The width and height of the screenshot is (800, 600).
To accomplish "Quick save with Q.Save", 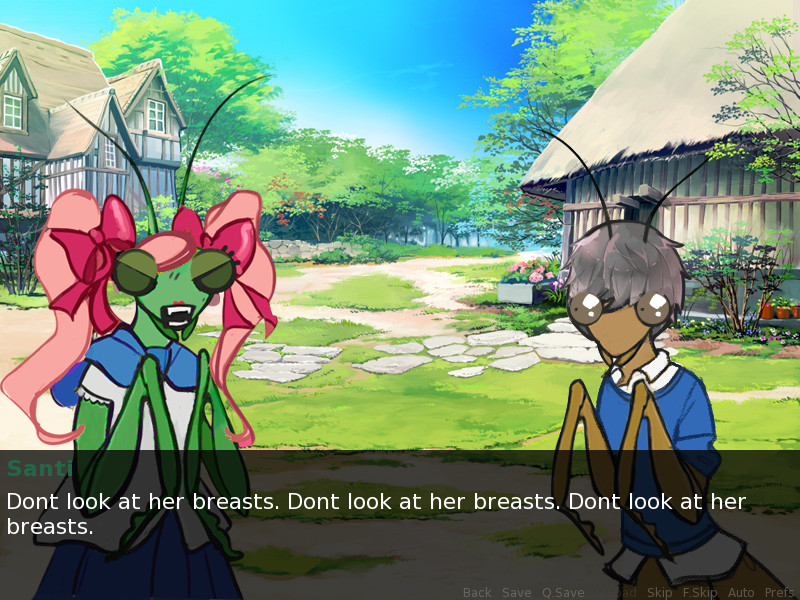I will click(x=563, y=592).
